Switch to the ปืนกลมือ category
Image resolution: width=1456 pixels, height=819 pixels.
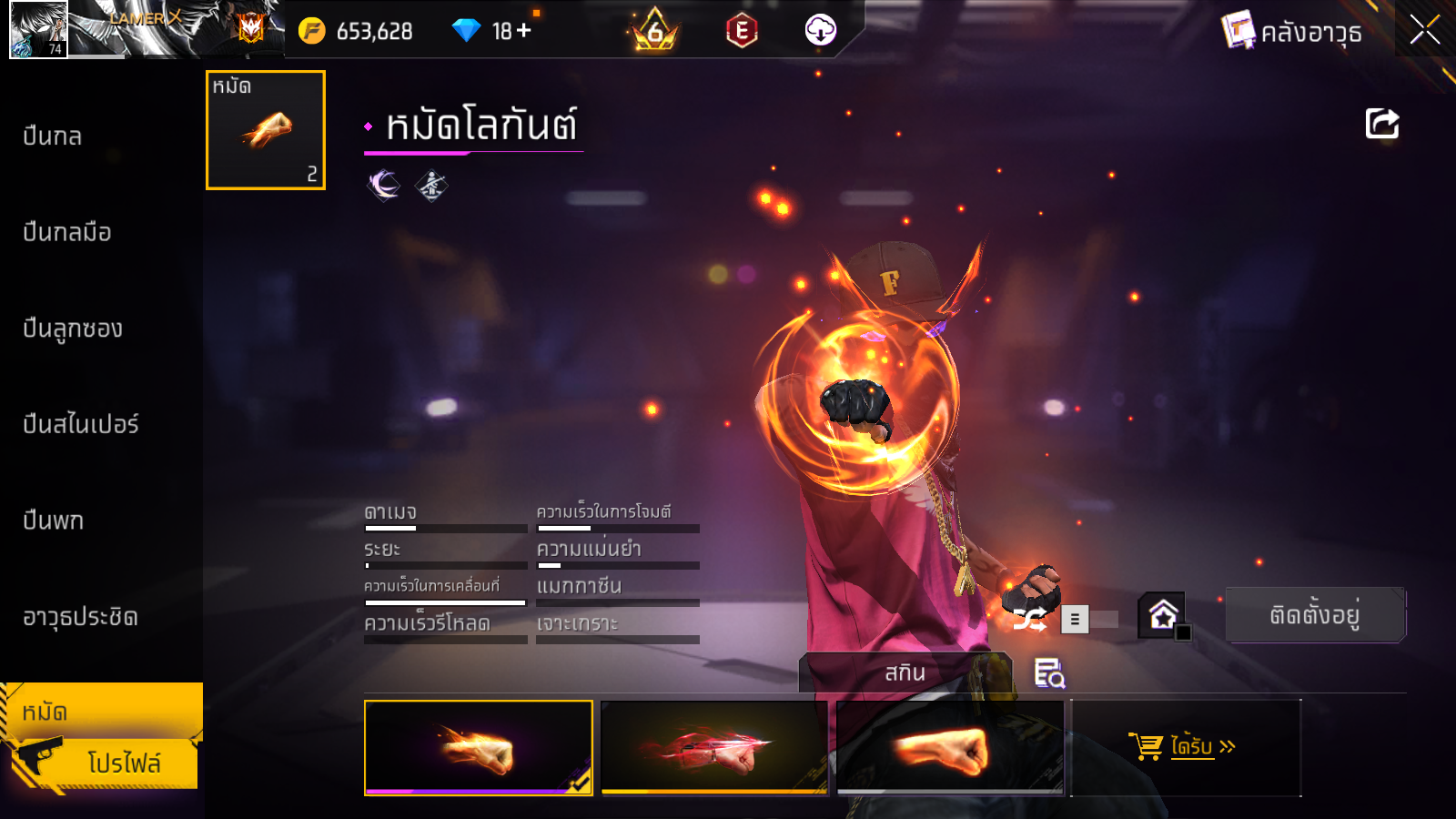pyautogui.click(x=67, y=233)
